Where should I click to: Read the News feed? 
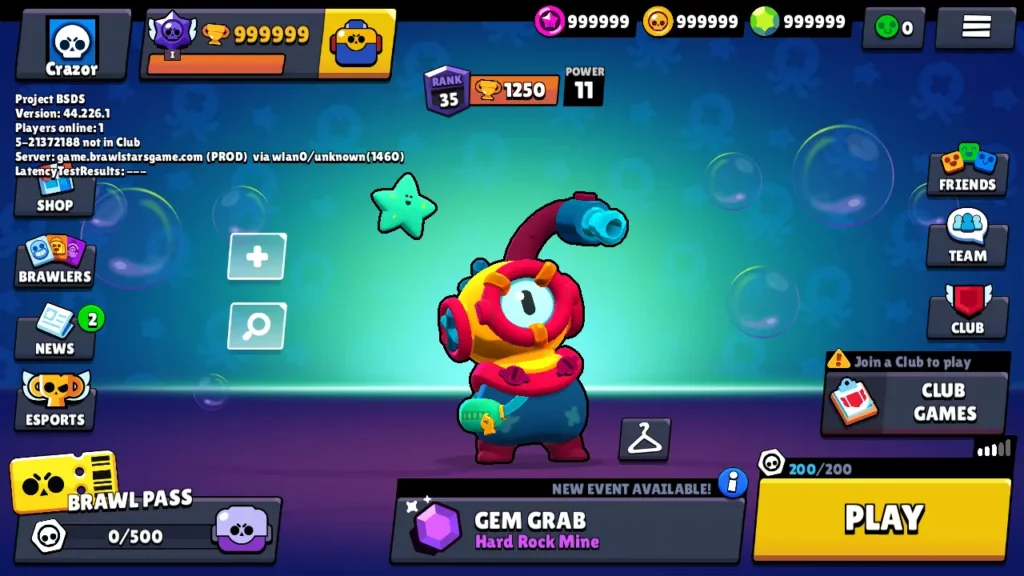click(x=55, y=333)
